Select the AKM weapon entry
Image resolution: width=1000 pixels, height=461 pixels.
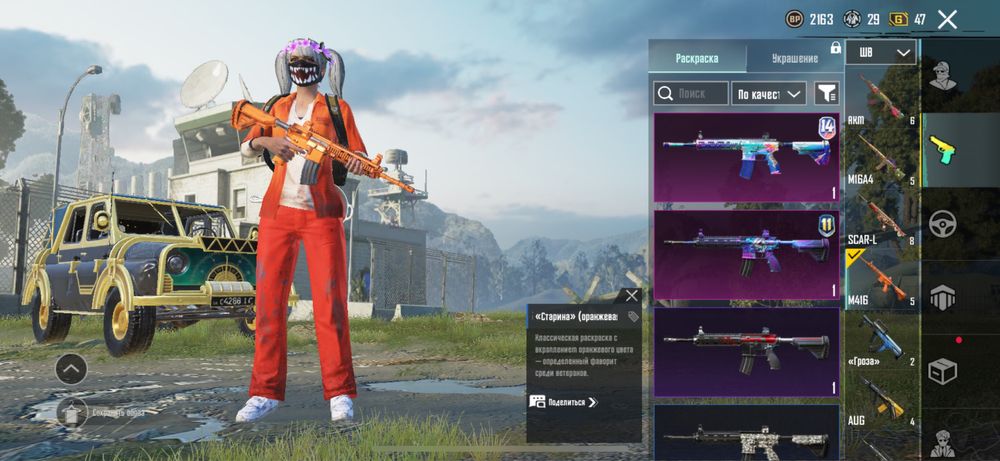[x=881, y=98]
